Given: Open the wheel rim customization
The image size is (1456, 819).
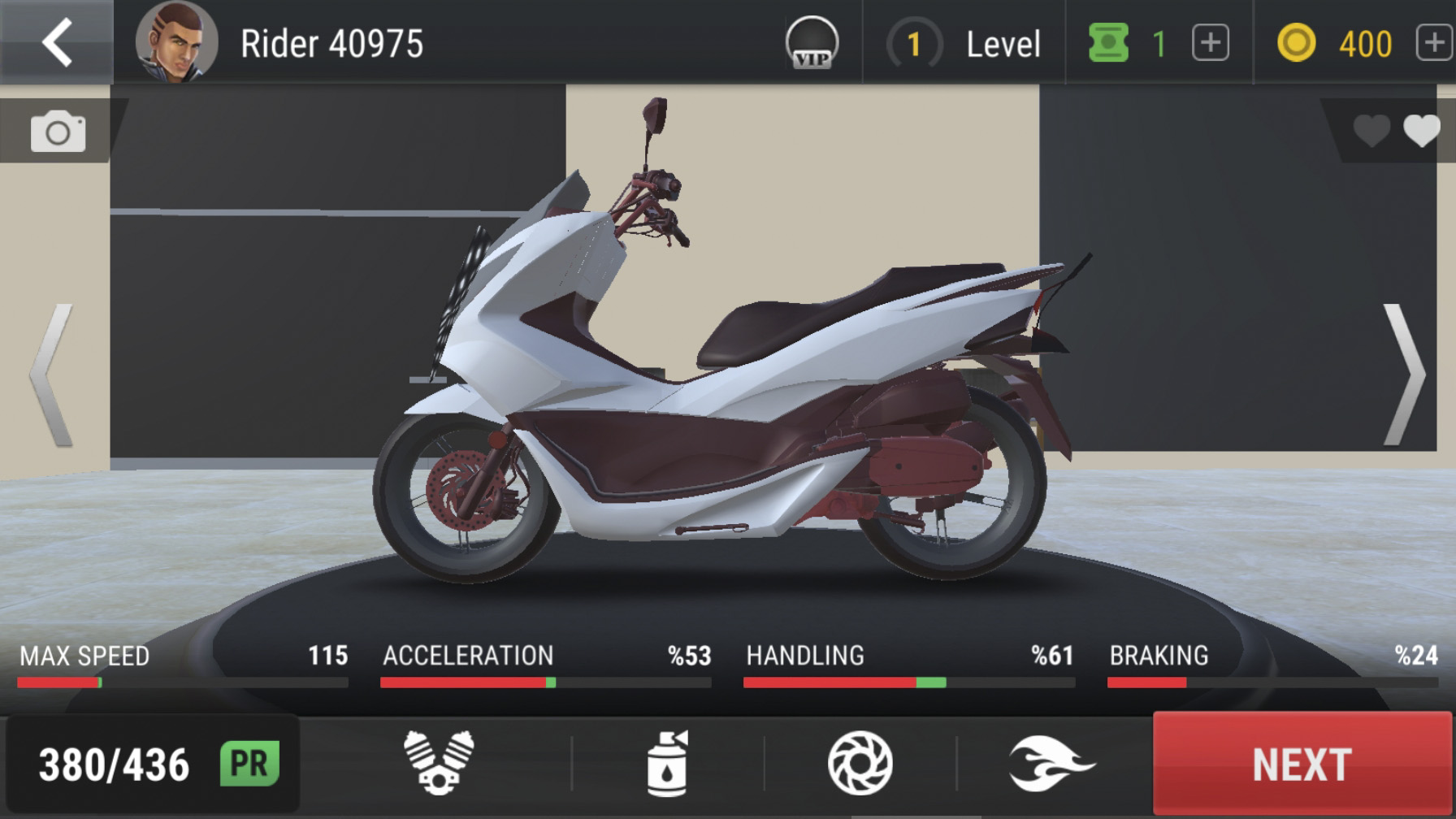Looking at the screenshot, I should coord(860,763).
